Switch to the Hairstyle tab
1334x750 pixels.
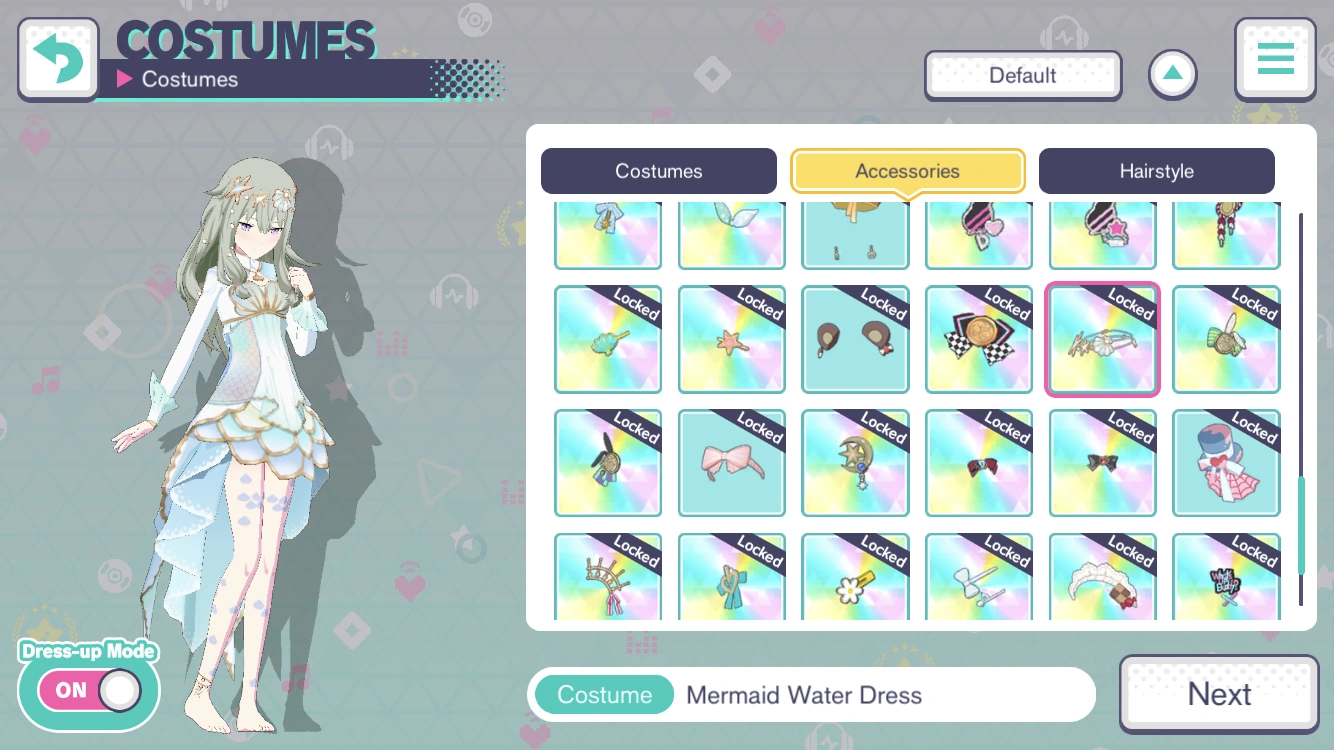tap(1157, 171)
